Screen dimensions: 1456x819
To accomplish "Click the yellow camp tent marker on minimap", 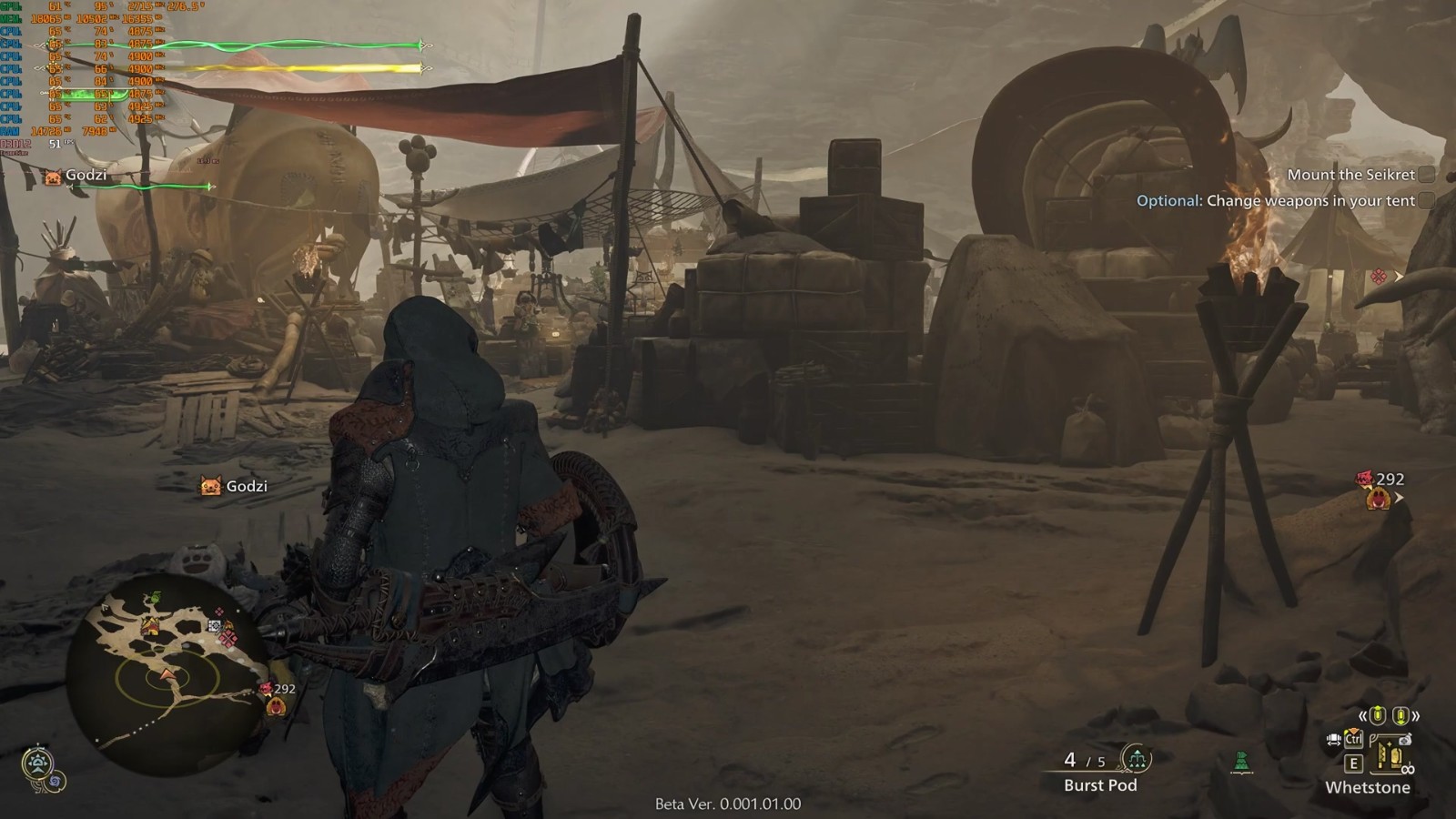I will coord(151,626).
